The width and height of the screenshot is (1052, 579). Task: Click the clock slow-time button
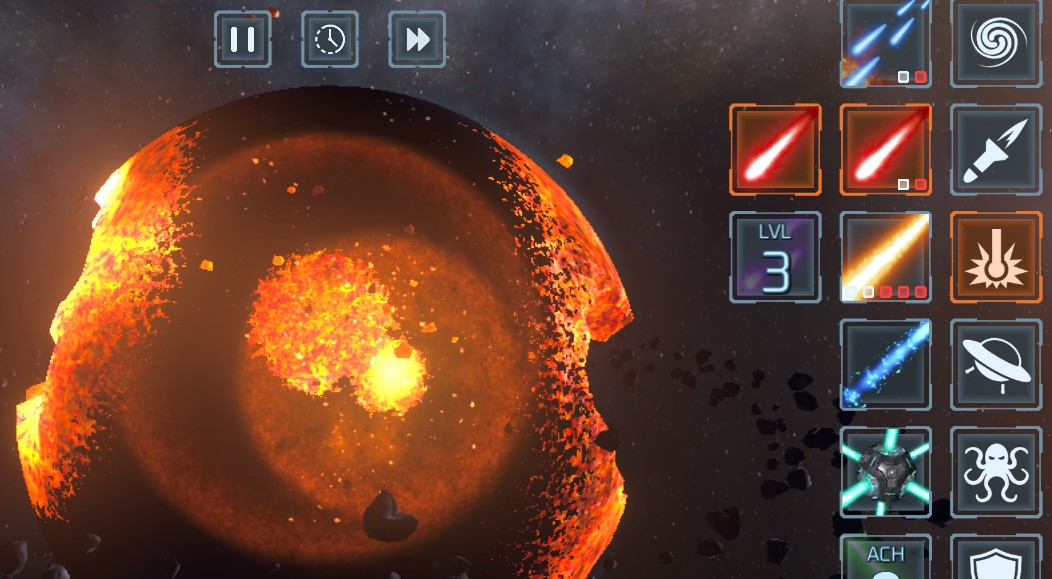(x=330, y=40)
